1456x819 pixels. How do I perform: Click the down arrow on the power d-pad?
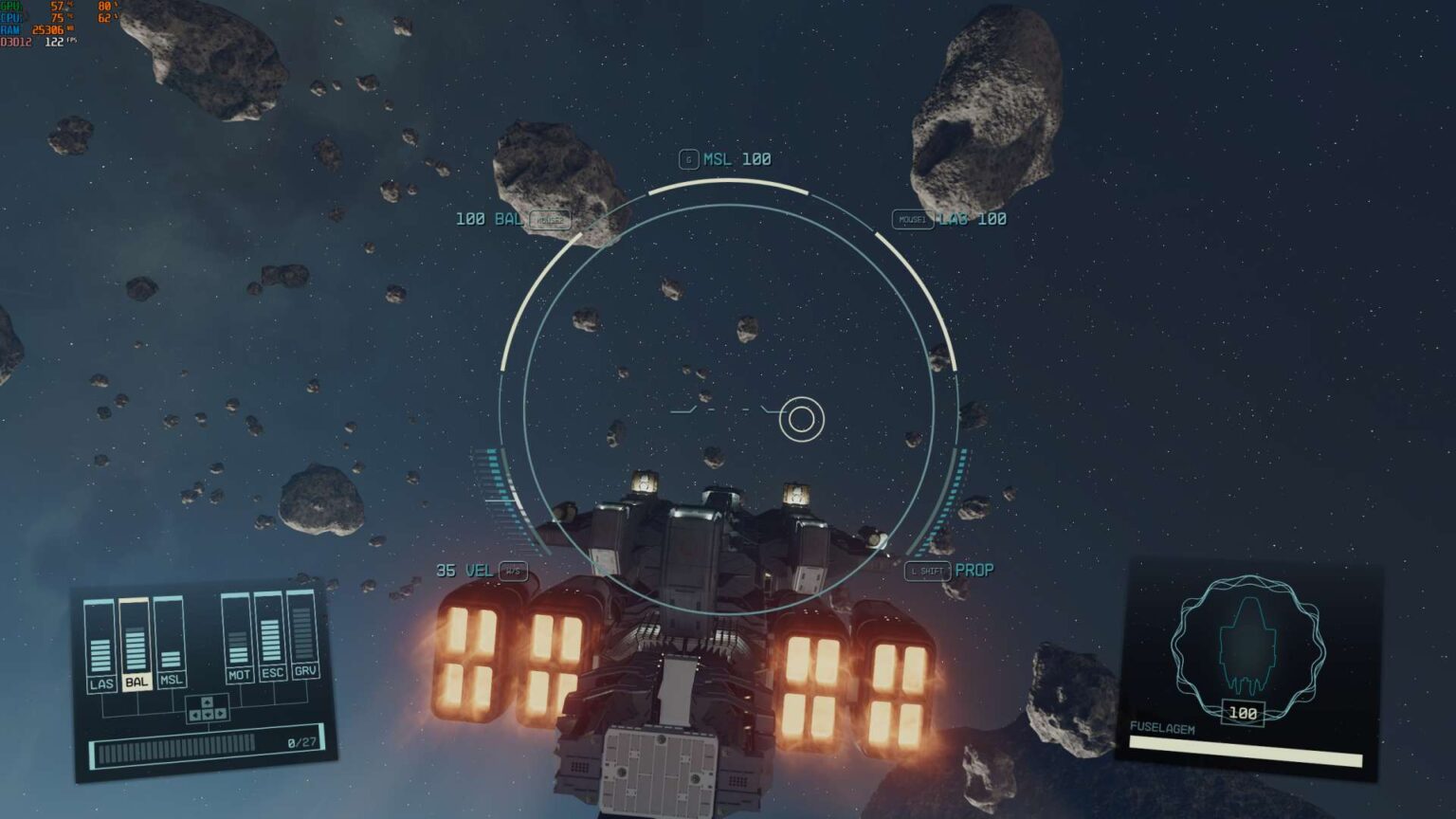208,714
